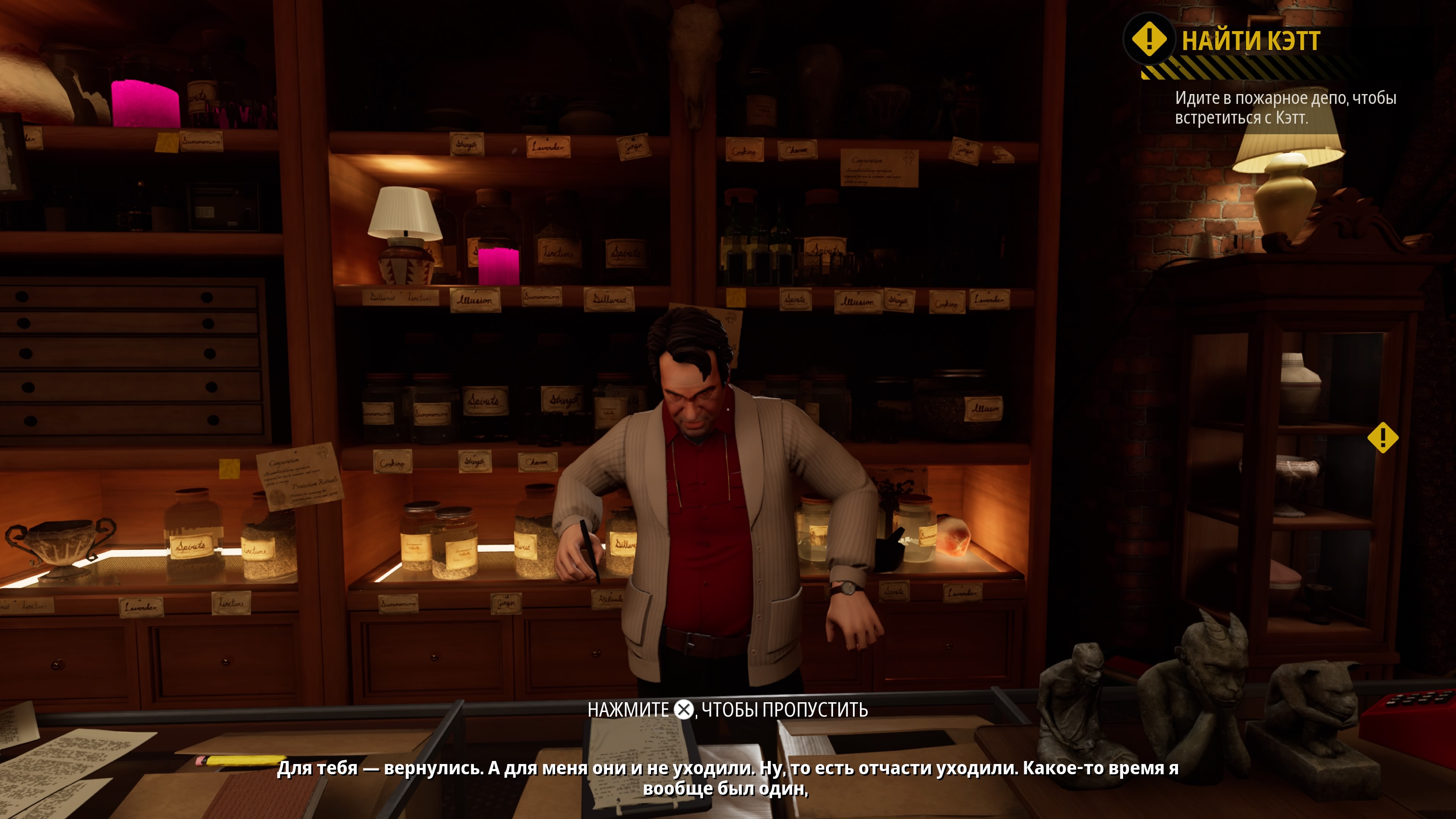
Task: Open the "Найти Кэтт" quest objective tracker
Action: click(1250, 41)
